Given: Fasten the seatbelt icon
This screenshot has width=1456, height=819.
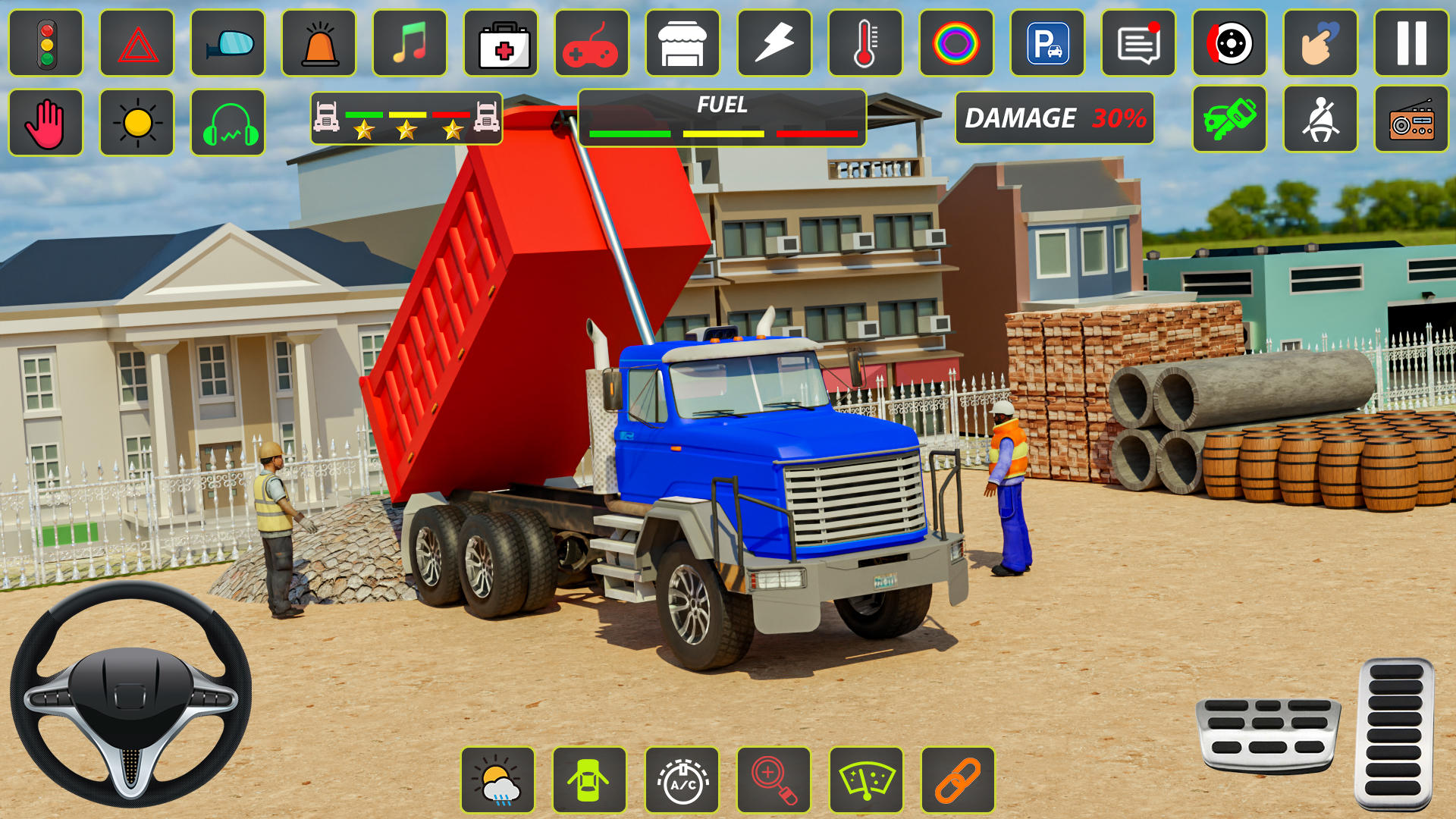Looking at the screenshot, I should 1320,120.
